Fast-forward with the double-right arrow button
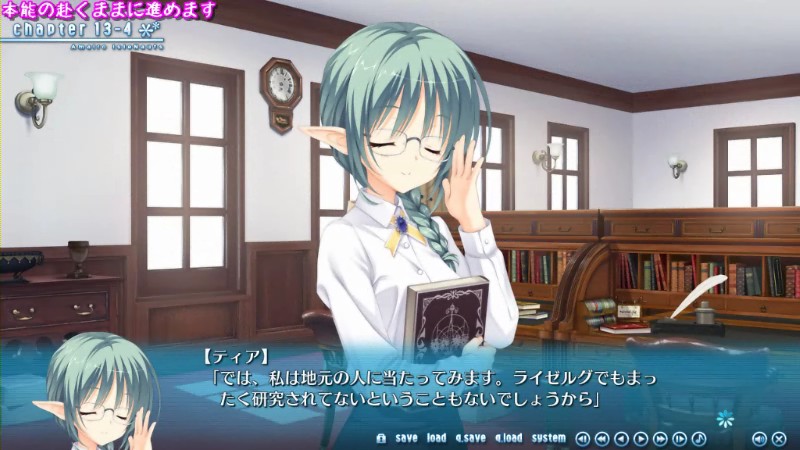800x450 pixels. pos(660,438)
